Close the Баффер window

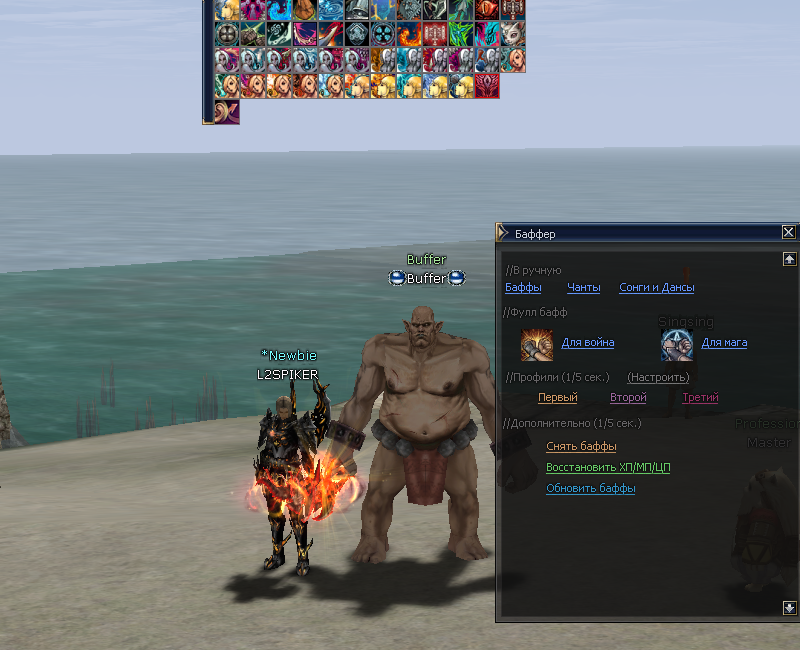pyautogui.click(x=788, y=233)
